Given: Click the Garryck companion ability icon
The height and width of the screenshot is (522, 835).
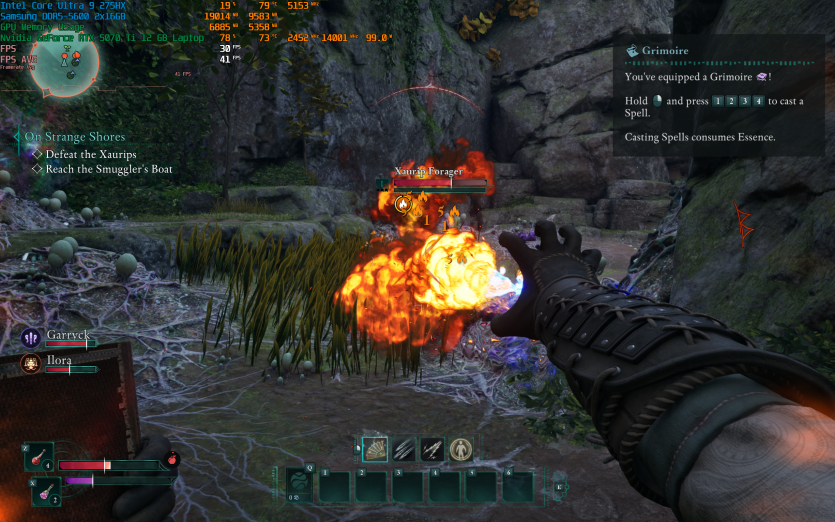Looking at the screenshot, I should (31, 339).
